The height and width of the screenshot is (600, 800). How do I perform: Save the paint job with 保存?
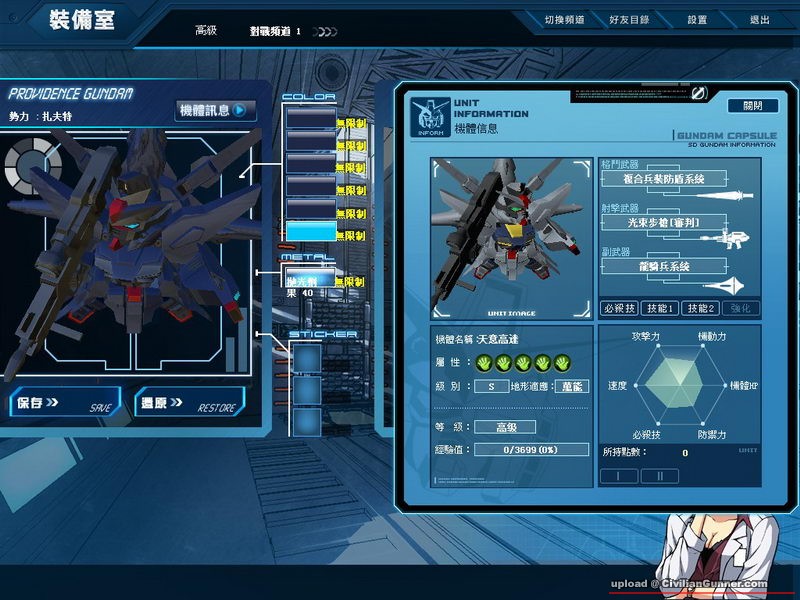tap(63, 403)
